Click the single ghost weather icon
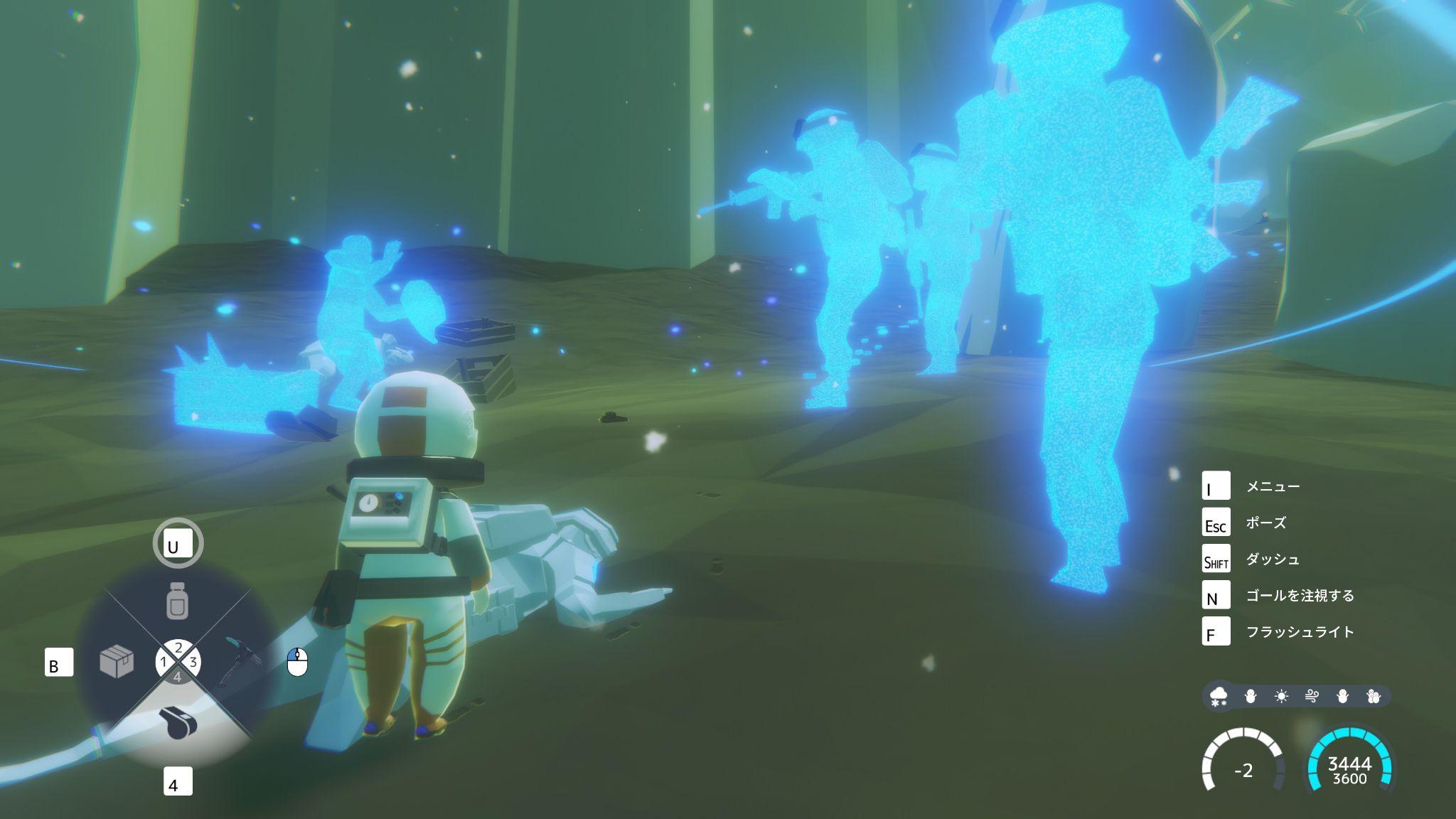The width and height of the screenshot is (1456, 819). 1343,695
